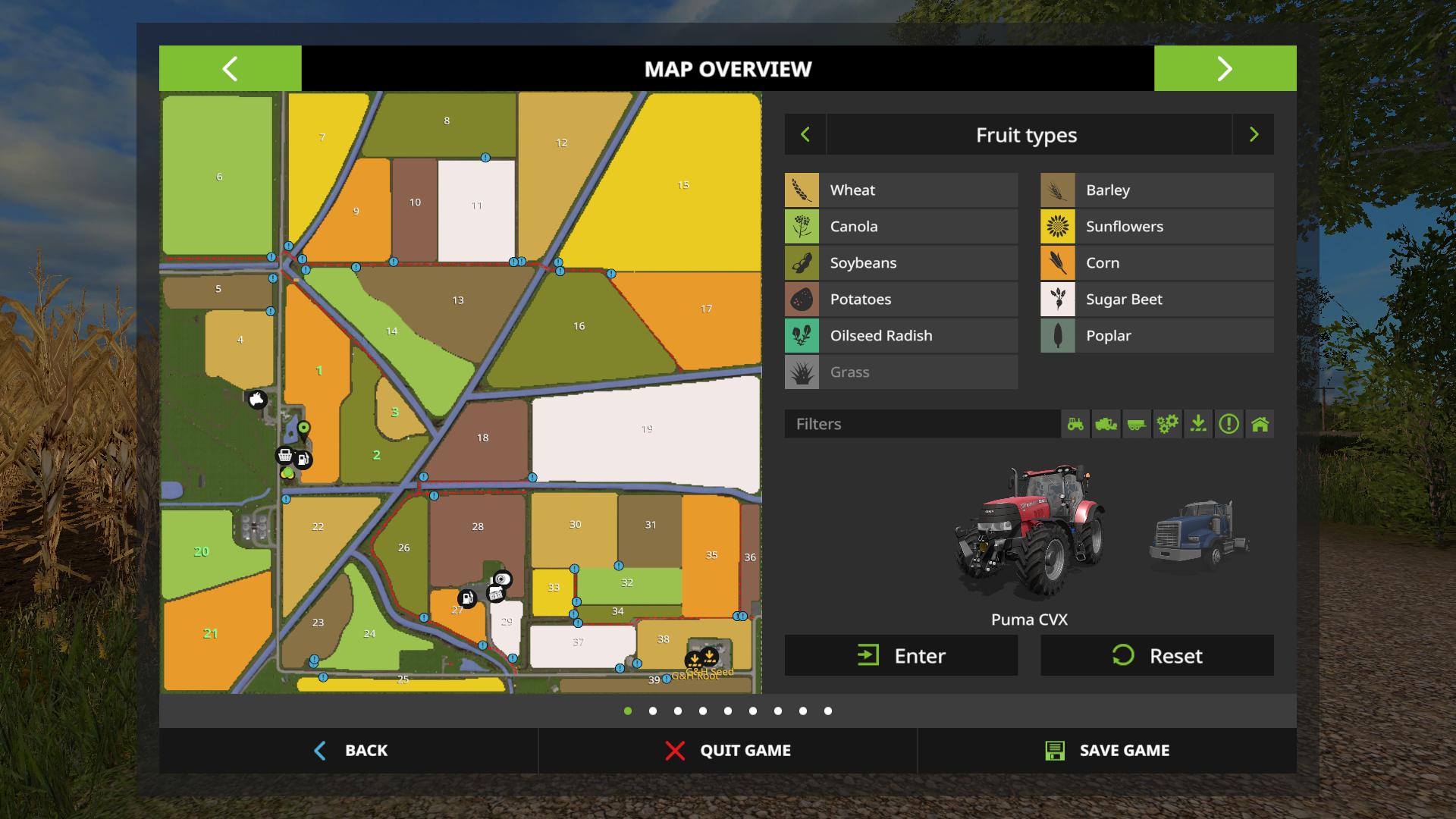Switch to next map legend category
Viewport: 1456px width, 819px height.
(1254, 135)
